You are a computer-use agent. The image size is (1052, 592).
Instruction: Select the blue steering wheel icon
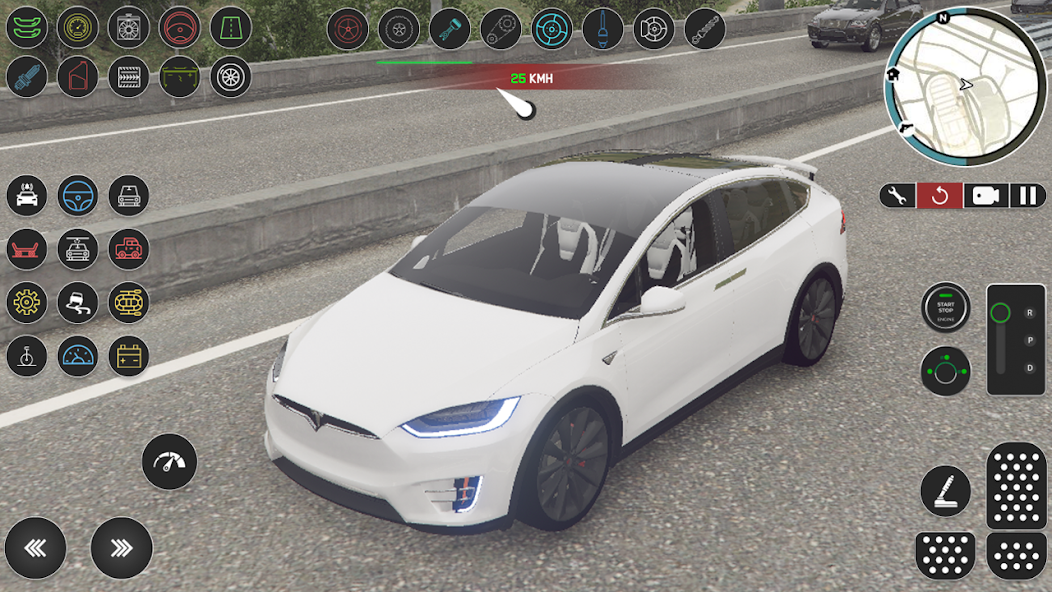pyautogui.click(x=78, y=196)
